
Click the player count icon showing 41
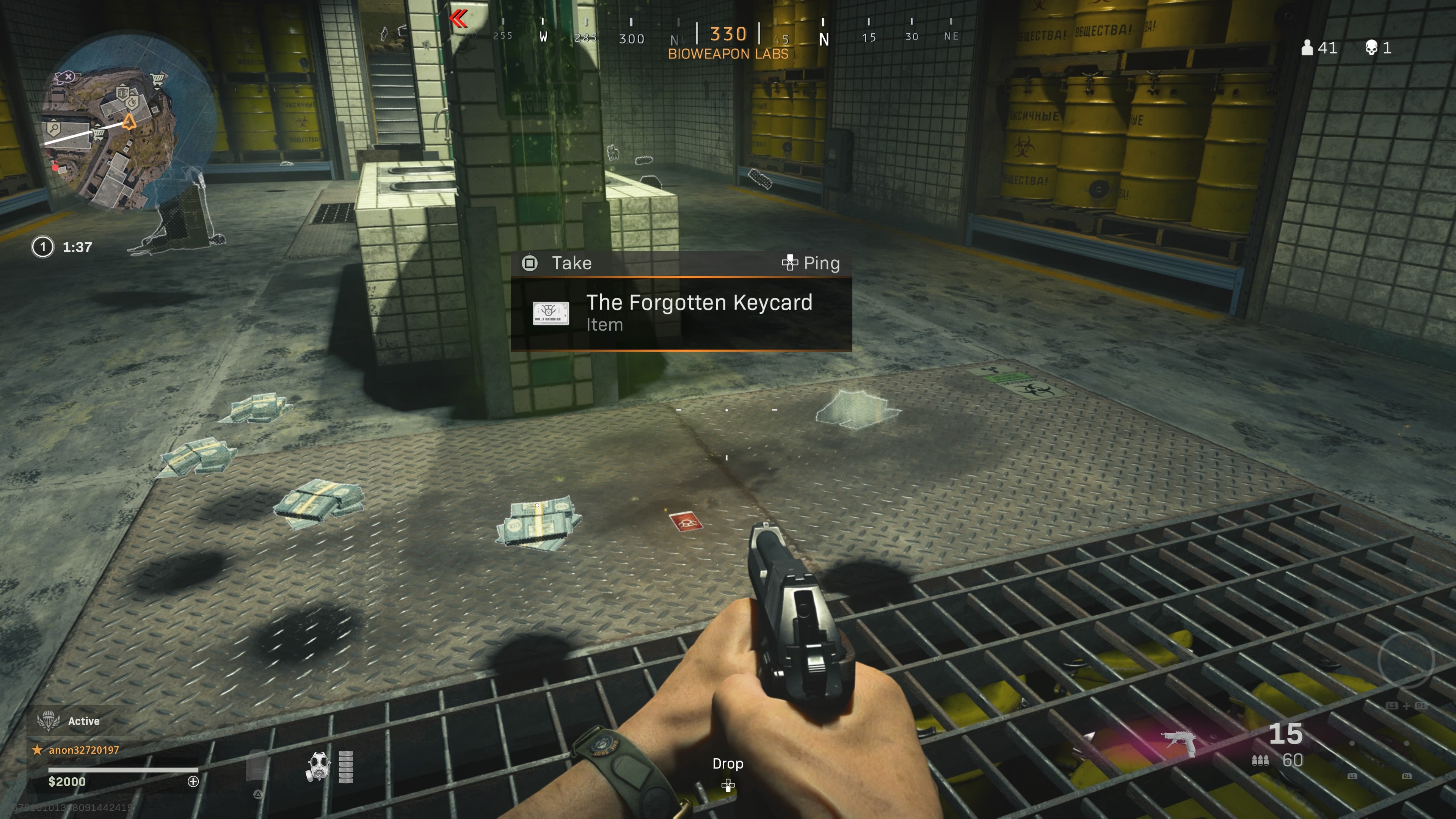coord(1307,48)
